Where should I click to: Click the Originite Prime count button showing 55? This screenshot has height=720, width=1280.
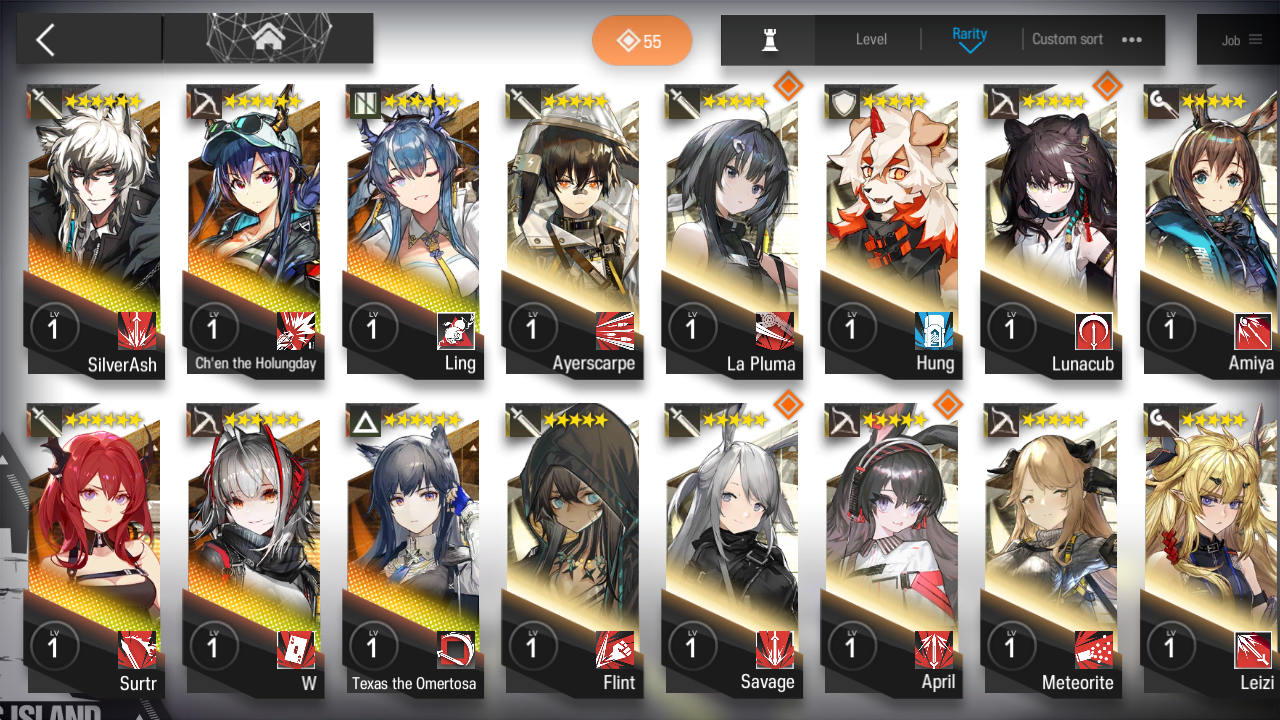[x=641, y=40]
